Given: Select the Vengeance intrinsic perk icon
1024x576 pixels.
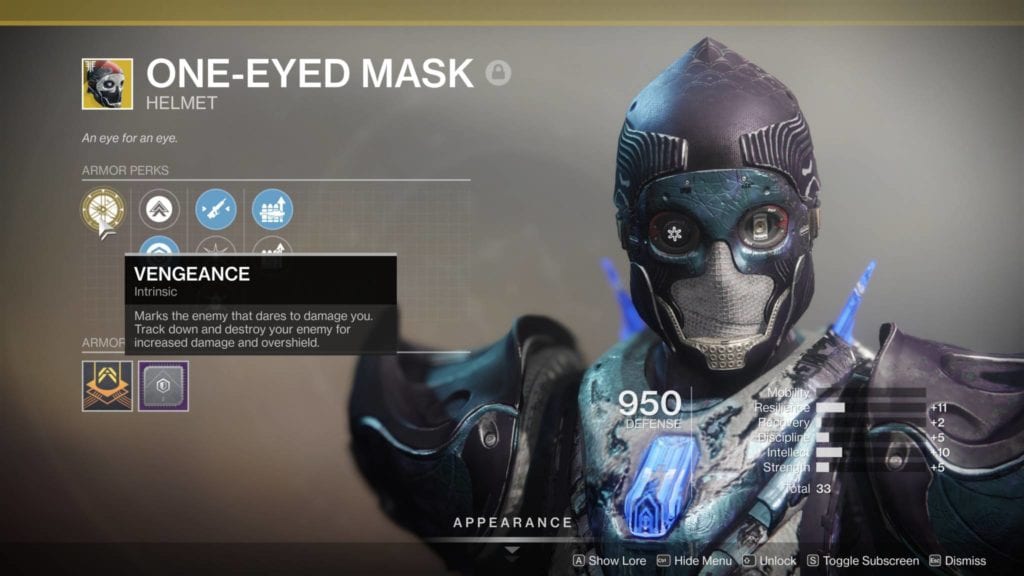Looking at the screenshot, I should (103, 209).
